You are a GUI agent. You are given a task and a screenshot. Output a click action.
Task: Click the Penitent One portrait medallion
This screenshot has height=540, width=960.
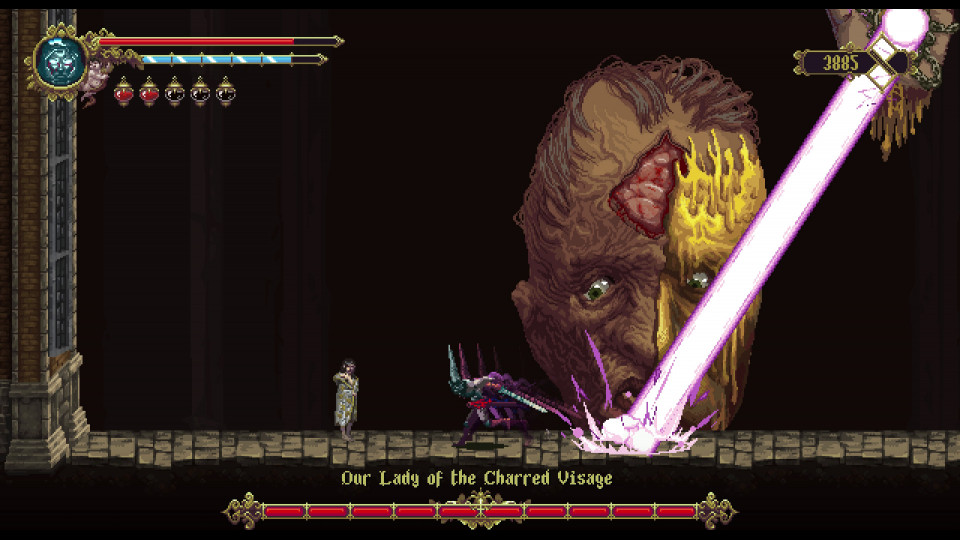coord(59,60)
